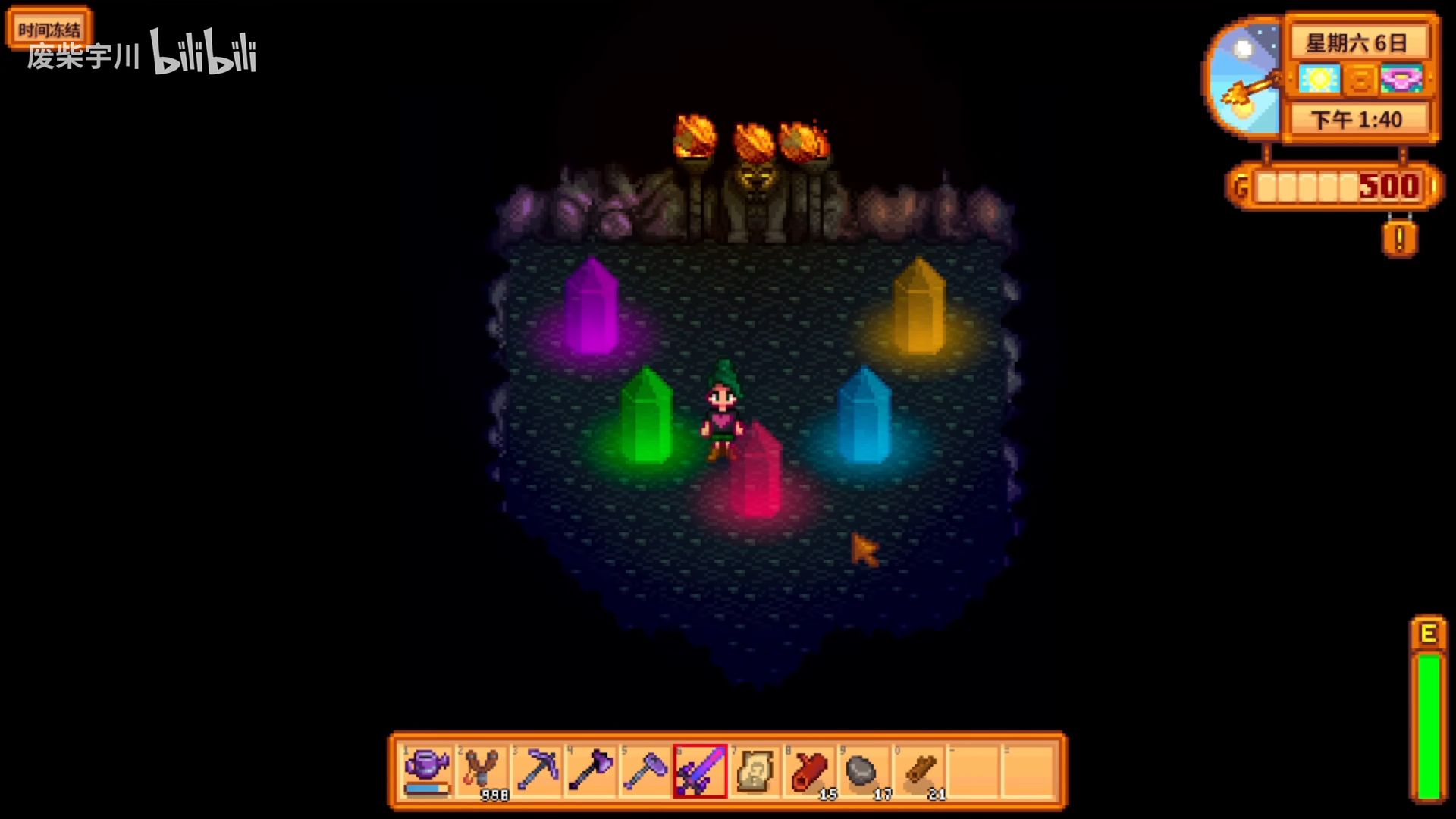Select the watering can in the hotbar

click(x=427, y=770)
